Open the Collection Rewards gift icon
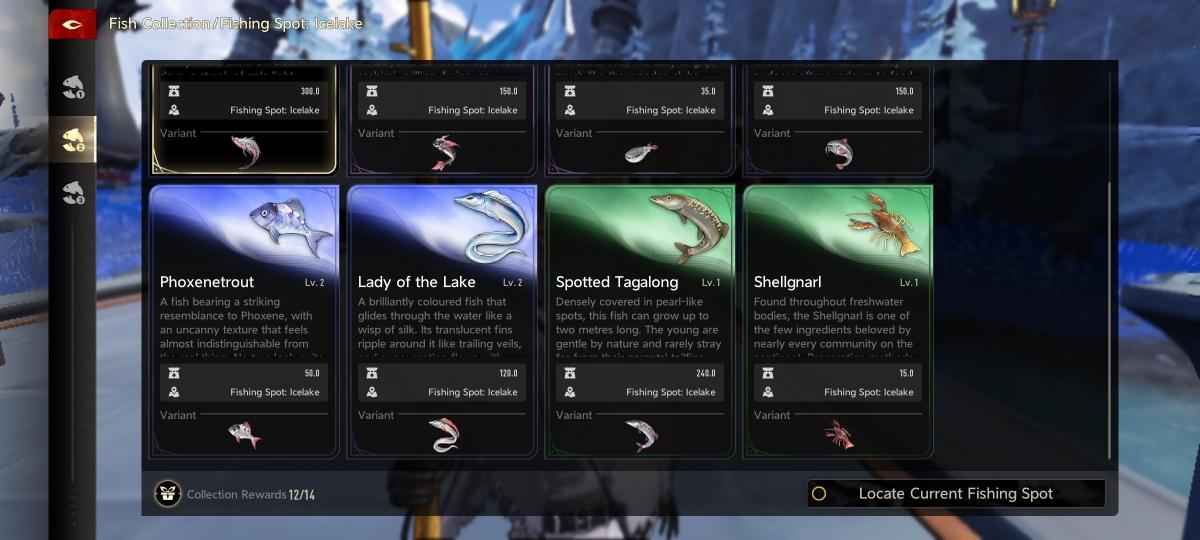 click(168, 494)
